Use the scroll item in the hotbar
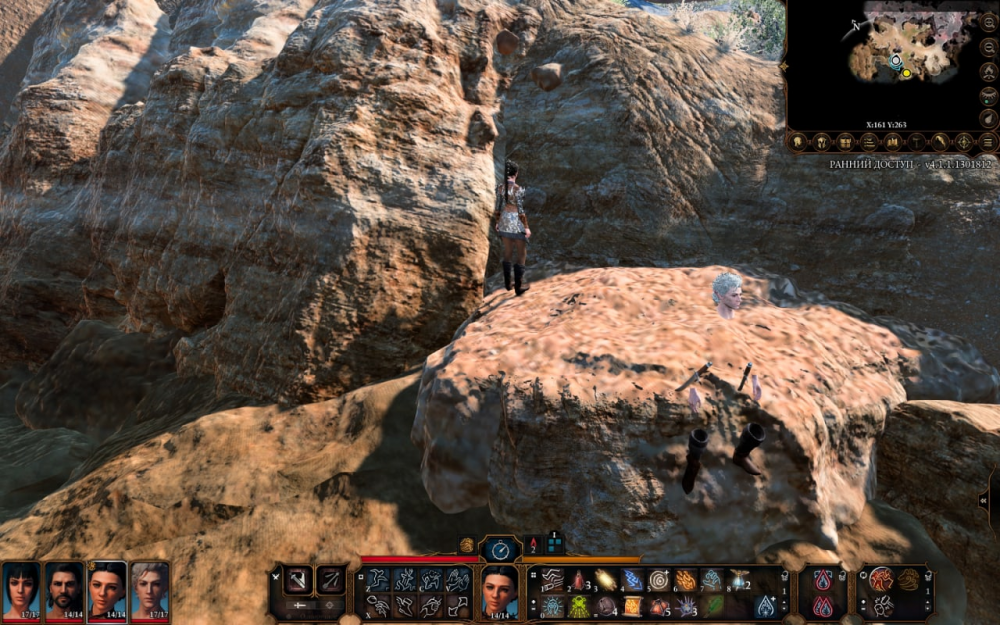This screenshot has width=1000, height=625. point(632,606)
